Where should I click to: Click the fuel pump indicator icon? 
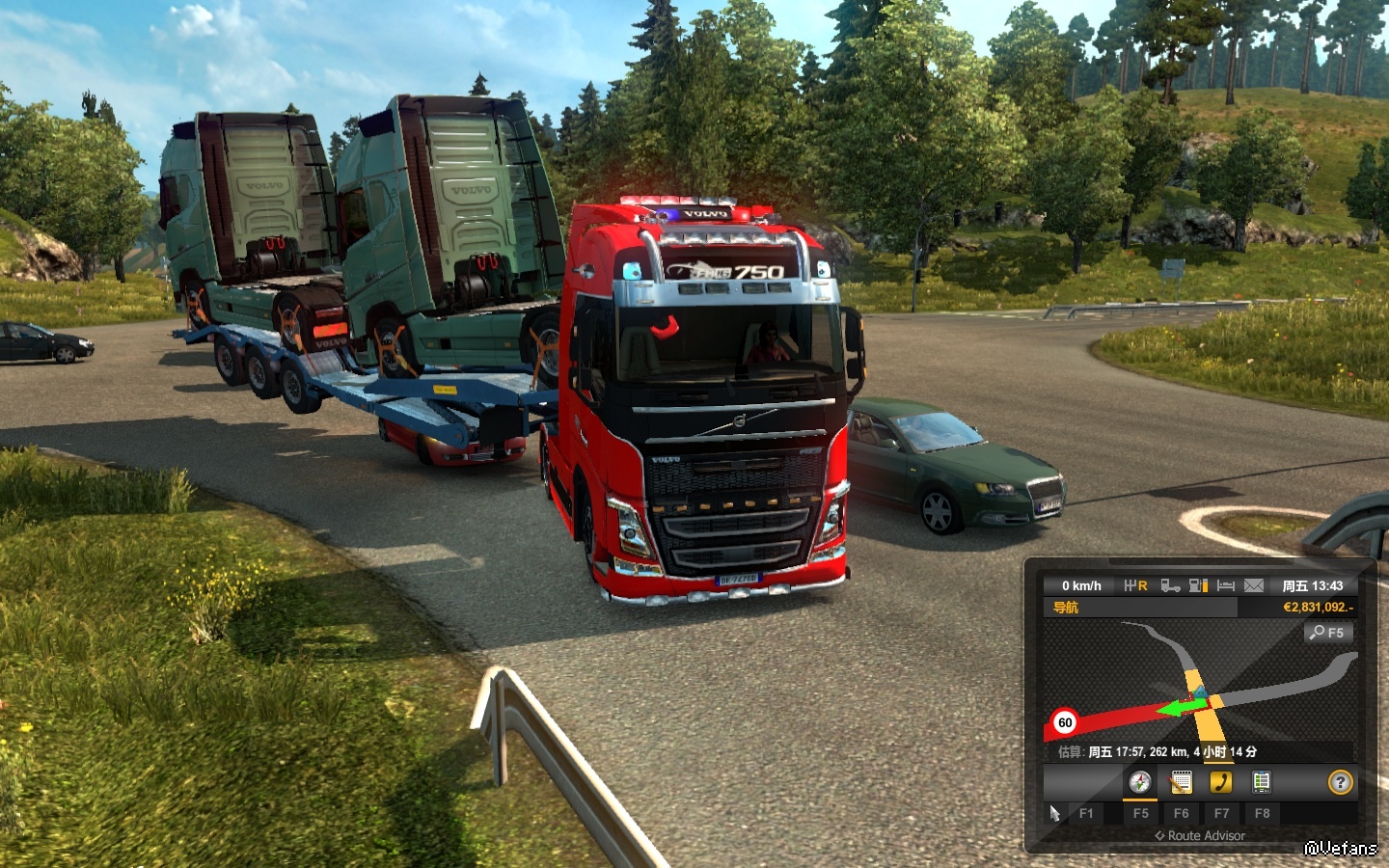tap(1198, 585)
